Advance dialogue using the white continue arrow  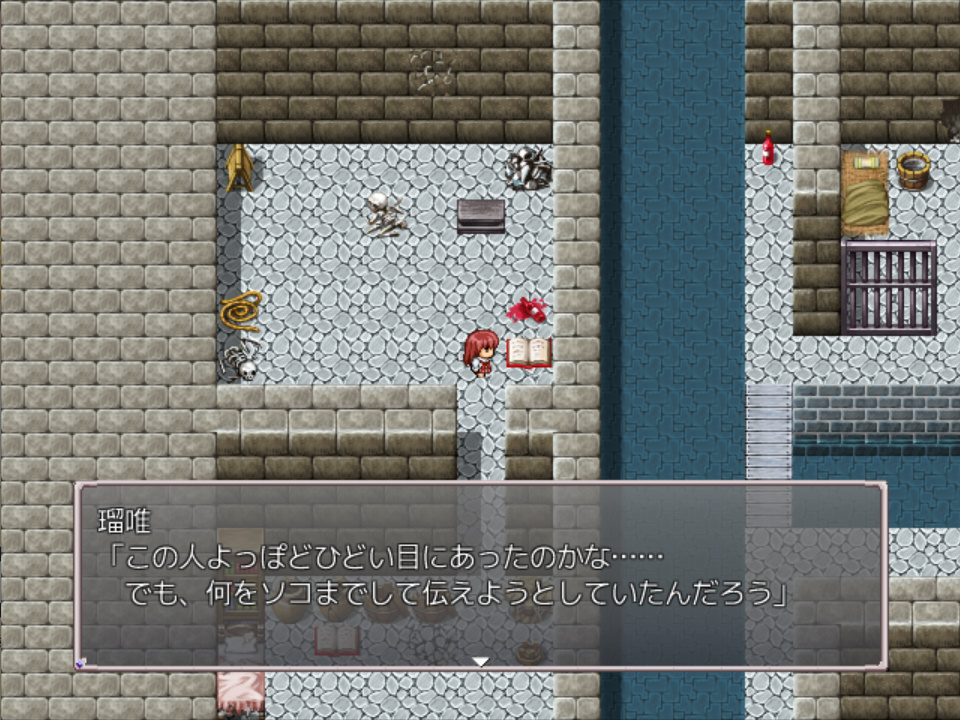point(480,661)
